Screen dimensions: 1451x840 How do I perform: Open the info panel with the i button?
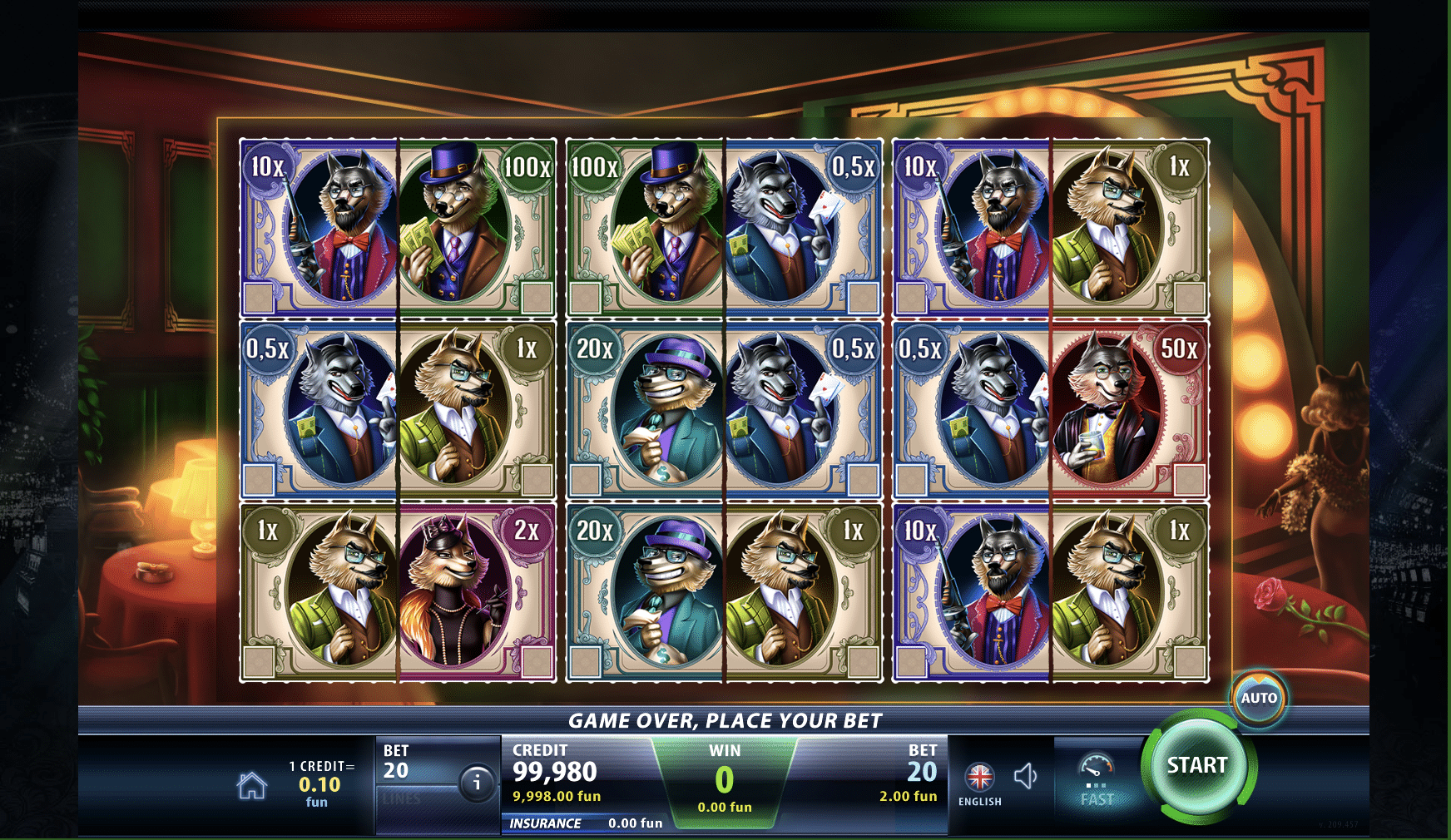click(477, 783)
